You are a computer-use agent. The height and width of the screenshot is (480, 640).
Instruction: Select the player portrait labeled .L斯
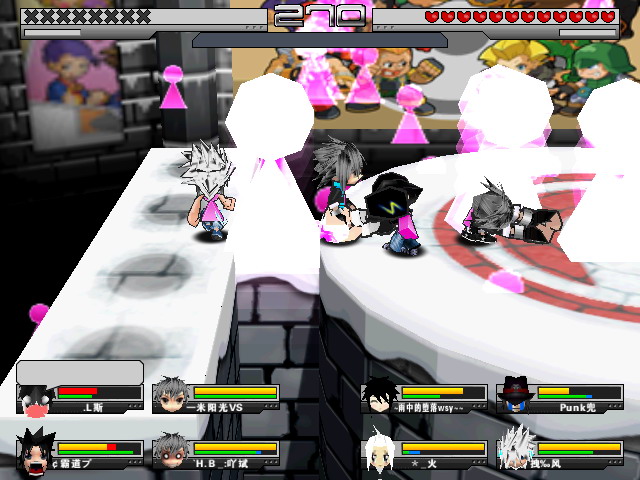point(35,399)
